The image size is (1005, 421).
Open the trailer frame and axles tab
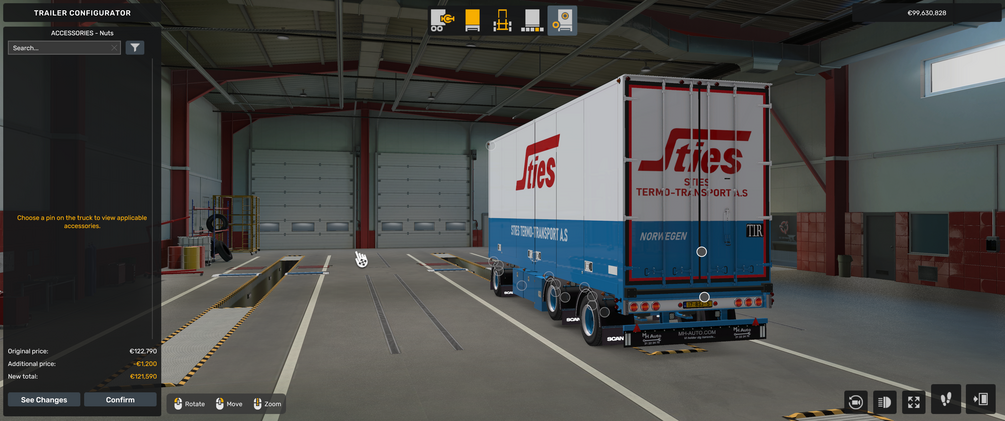503,20
